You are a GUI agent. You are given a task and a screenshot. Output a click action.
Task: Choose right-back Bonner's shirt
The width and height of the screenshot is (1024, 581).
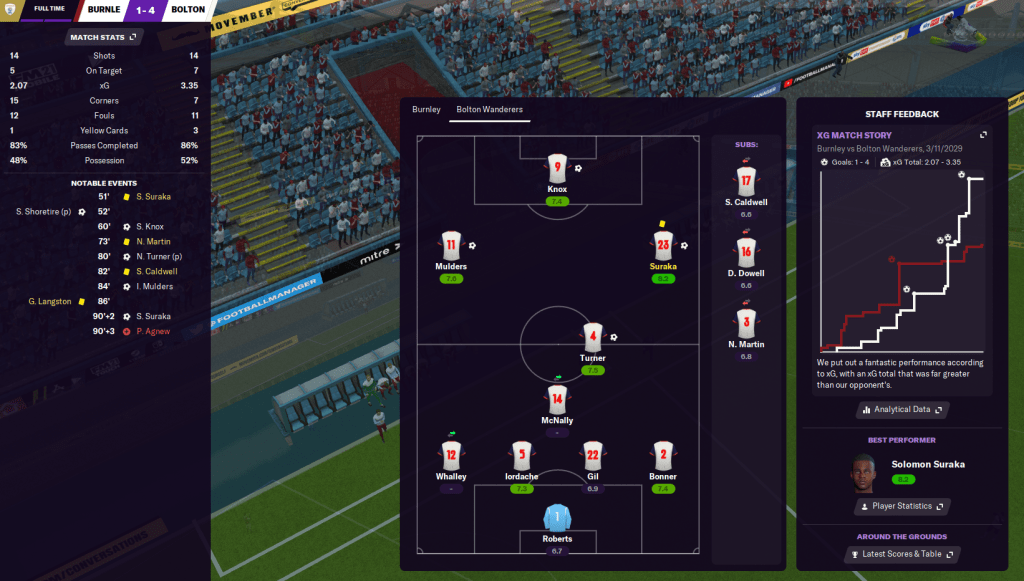coord(662,456)
